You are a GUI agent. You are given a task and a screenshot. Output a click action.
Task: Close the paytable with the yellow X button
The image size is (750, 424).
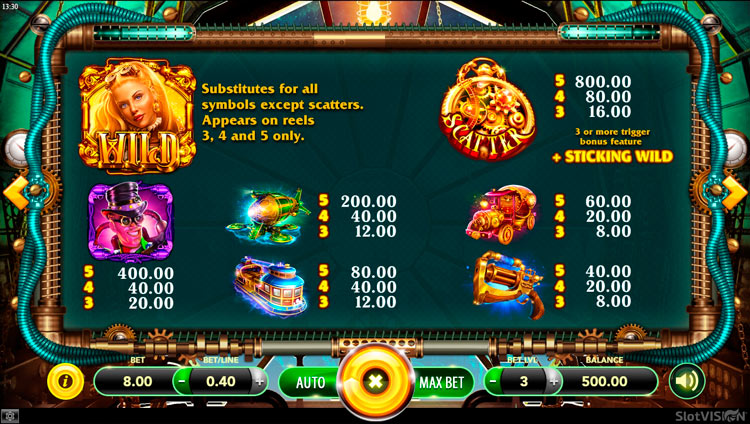375,382
